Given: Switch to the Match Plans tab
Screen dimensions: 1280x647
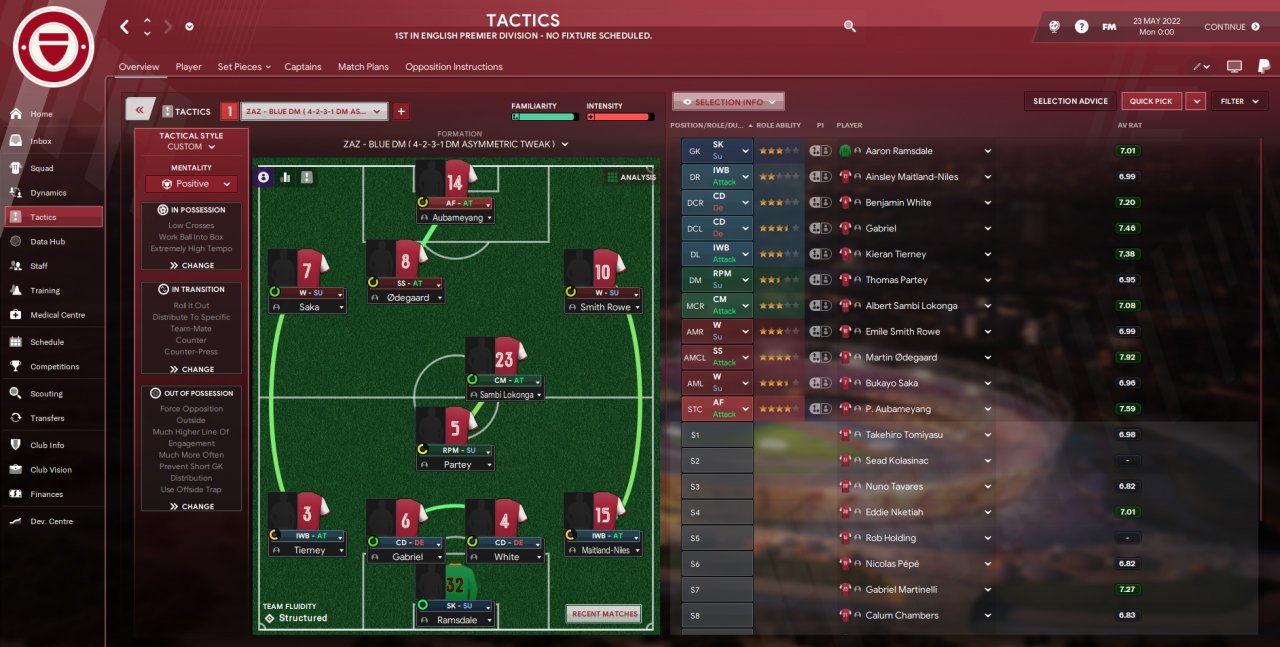Looking at the screenshot, I should [363, 67].
